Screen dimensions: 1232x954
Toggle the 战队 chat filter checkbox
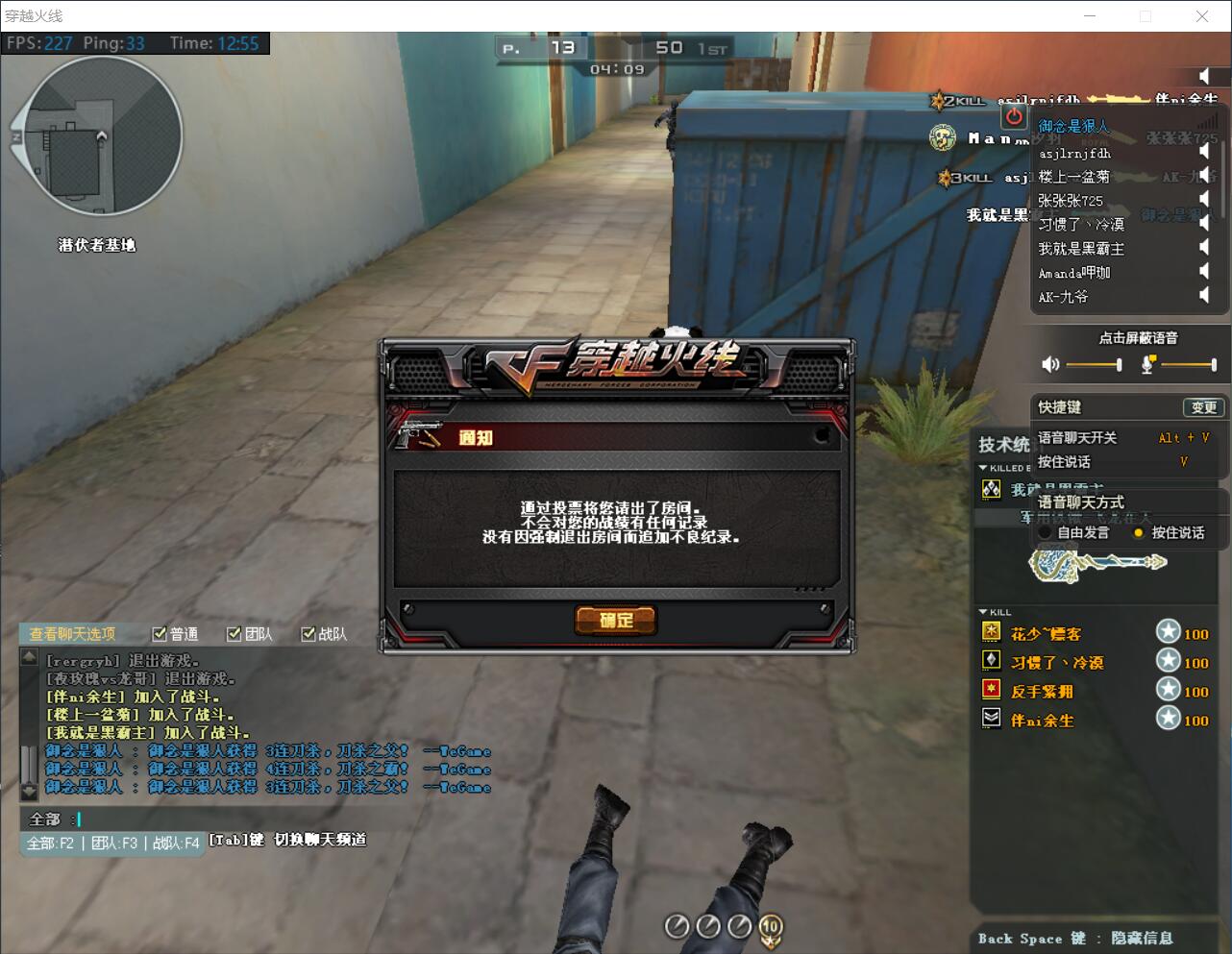[x=308, y=634]
